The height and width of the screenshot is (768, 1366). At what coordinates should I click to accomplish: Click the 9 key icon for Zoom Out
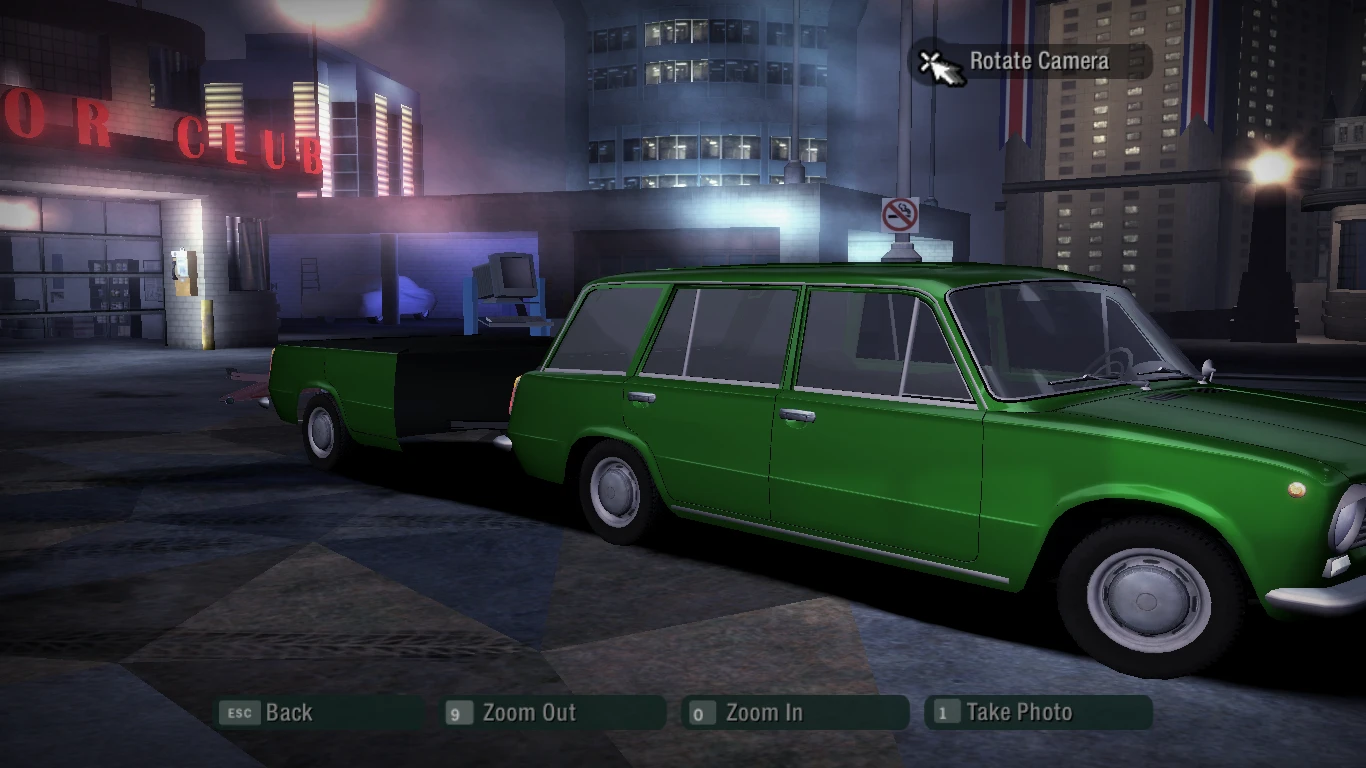click(458, 712)
